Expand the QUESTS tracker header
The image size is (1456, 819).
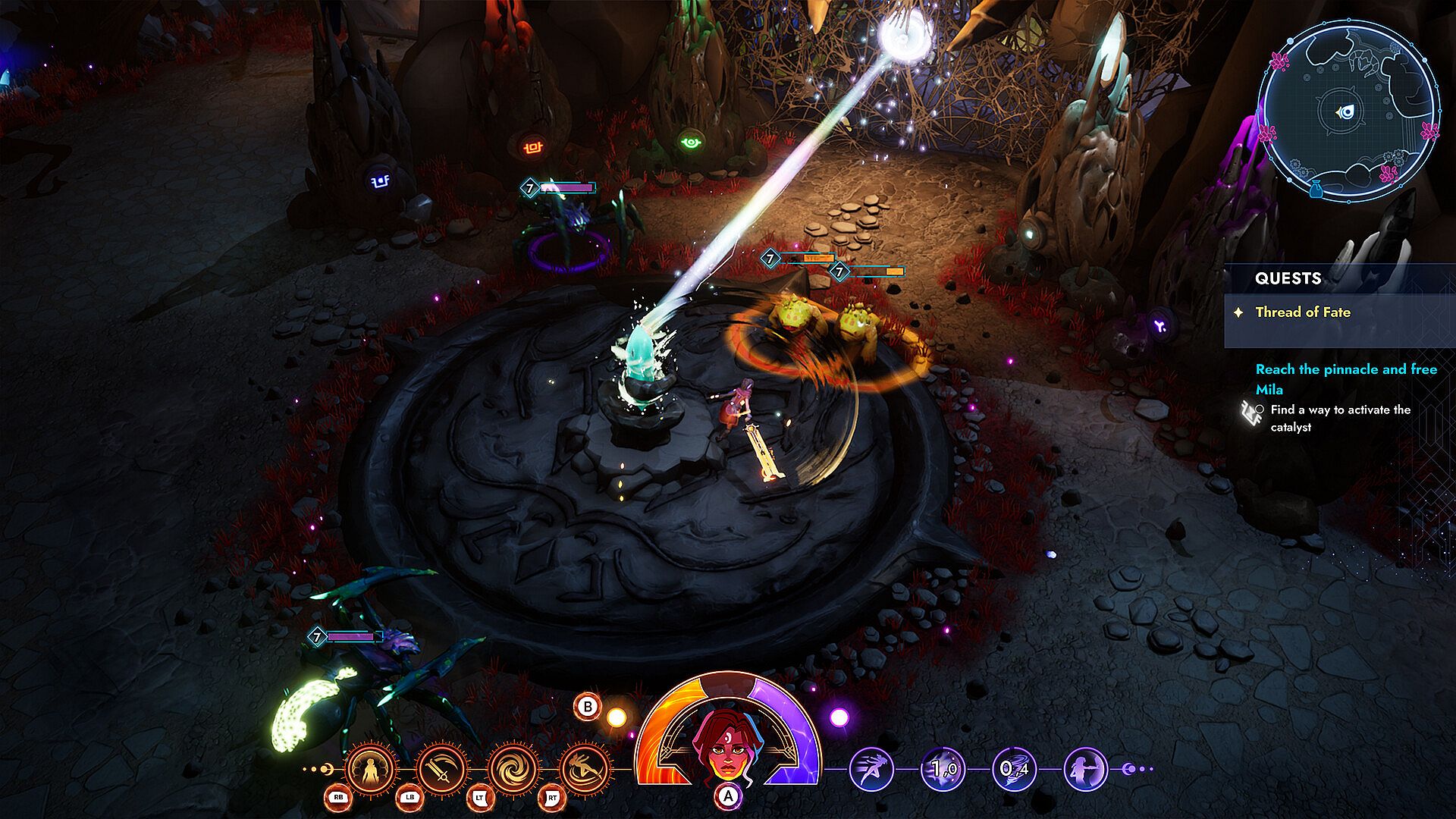[1288, 278]
